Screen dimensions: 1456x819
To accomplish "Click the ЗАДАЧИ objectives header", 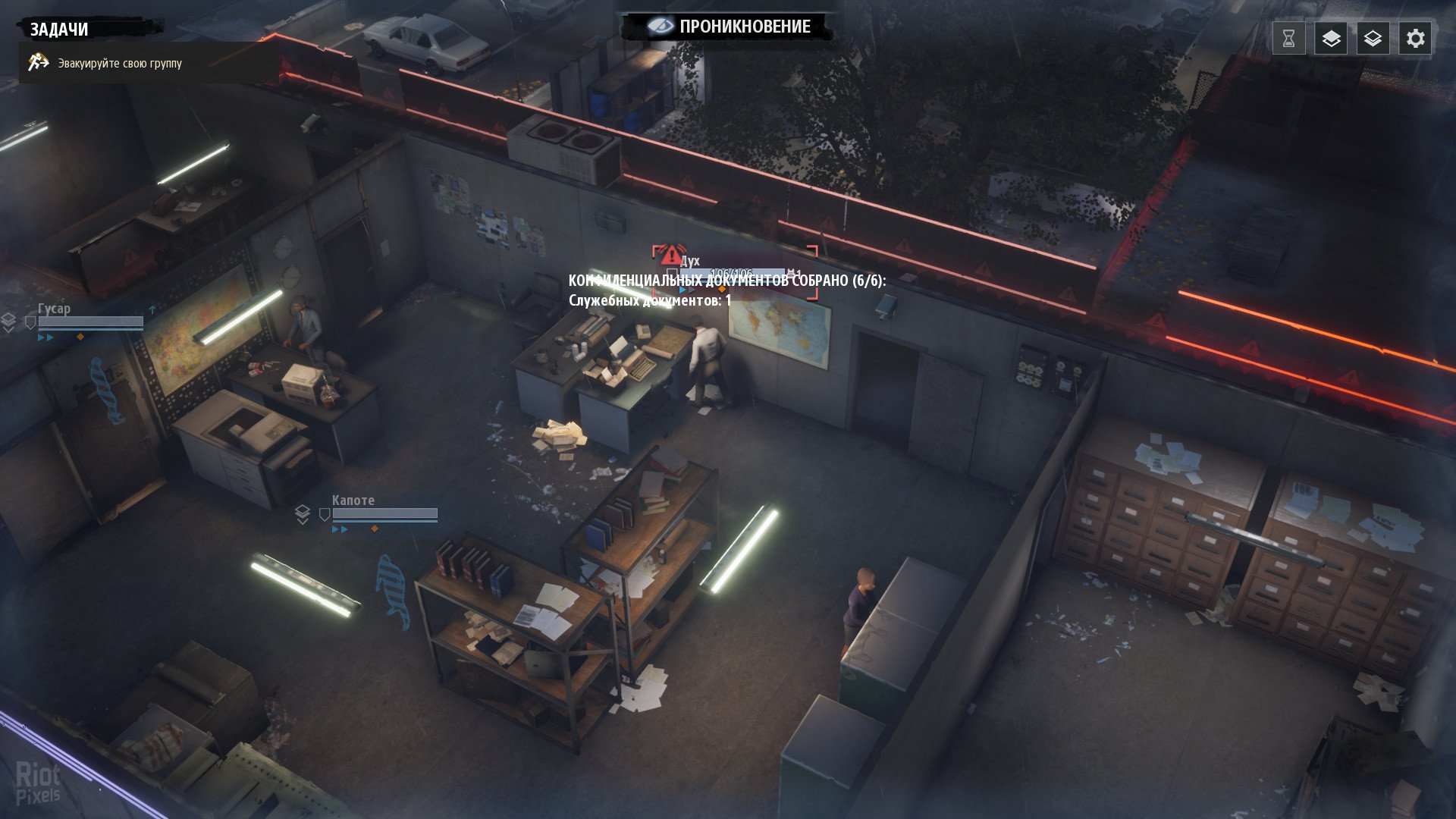I will [59, 30].
